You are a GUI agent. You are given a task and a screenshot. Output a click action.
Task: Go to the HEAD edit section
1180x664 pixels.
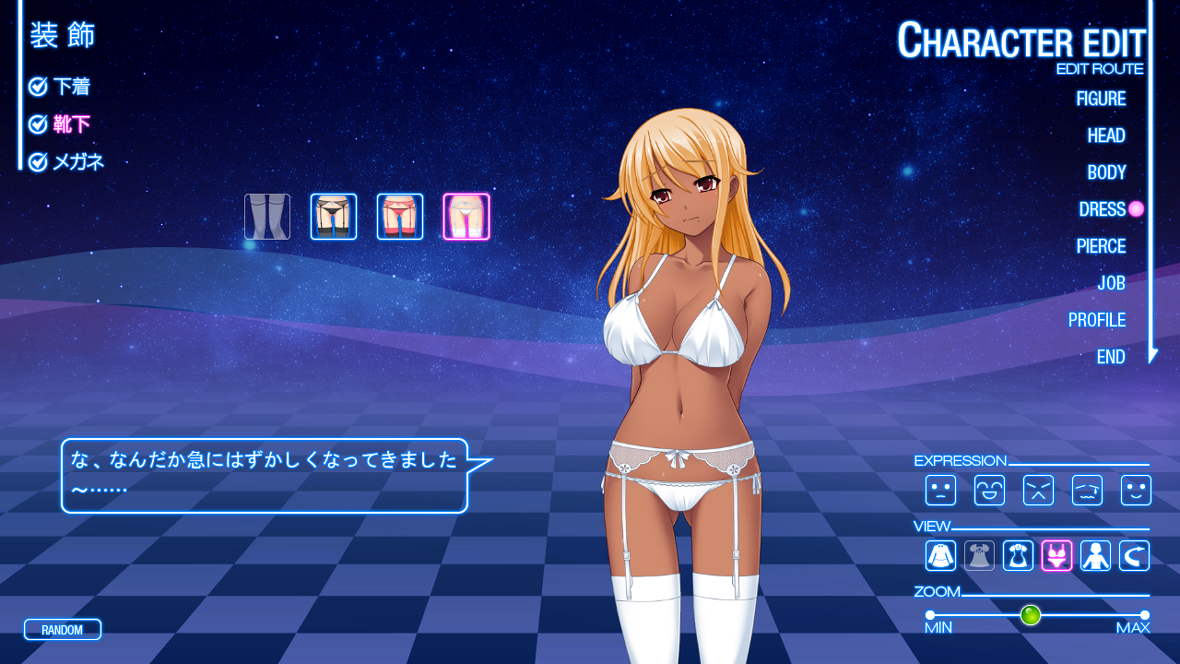tap(1106, 136)
